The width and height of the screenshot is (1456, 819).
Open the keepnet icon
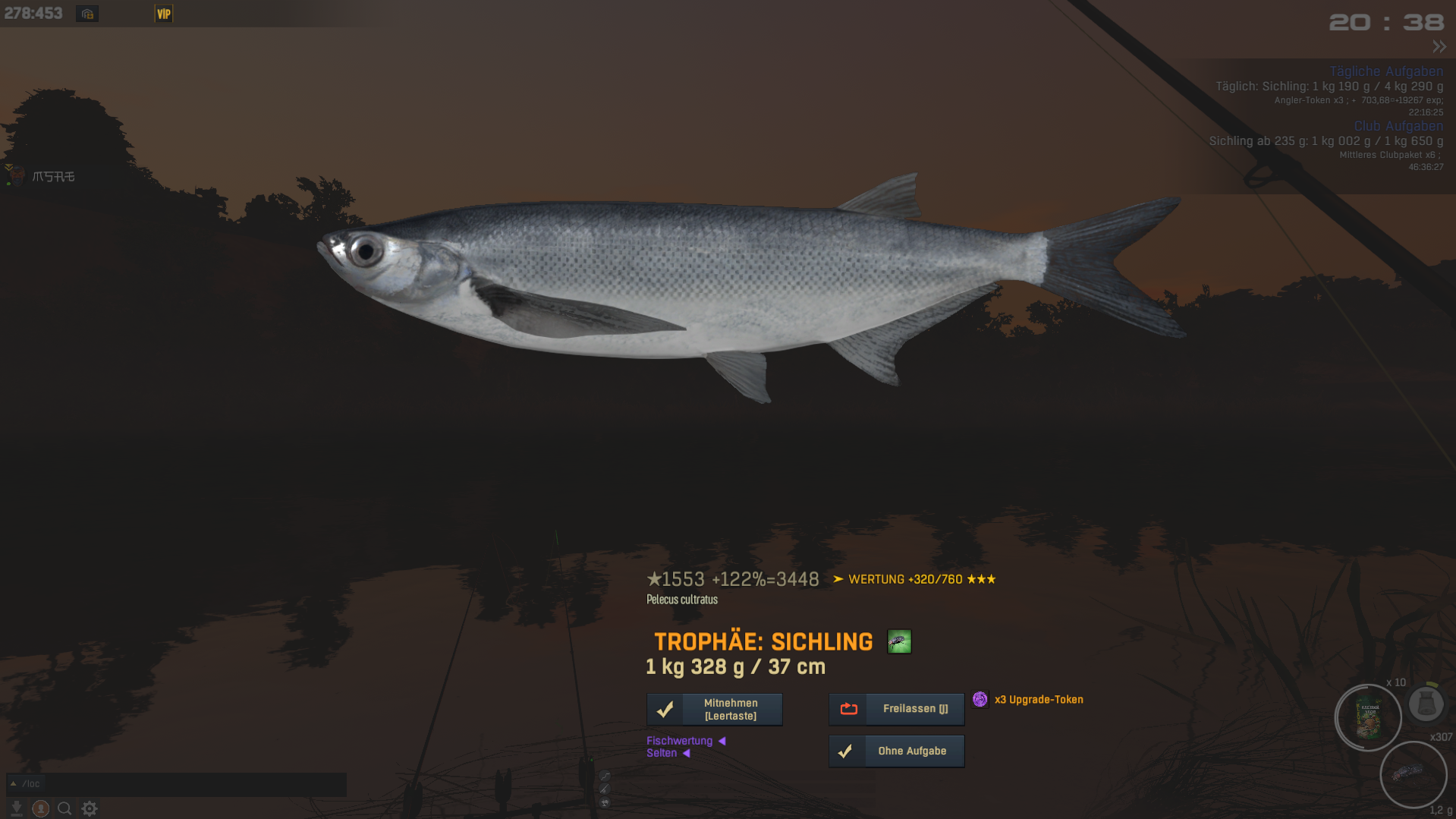click(x=1426, y=704)
